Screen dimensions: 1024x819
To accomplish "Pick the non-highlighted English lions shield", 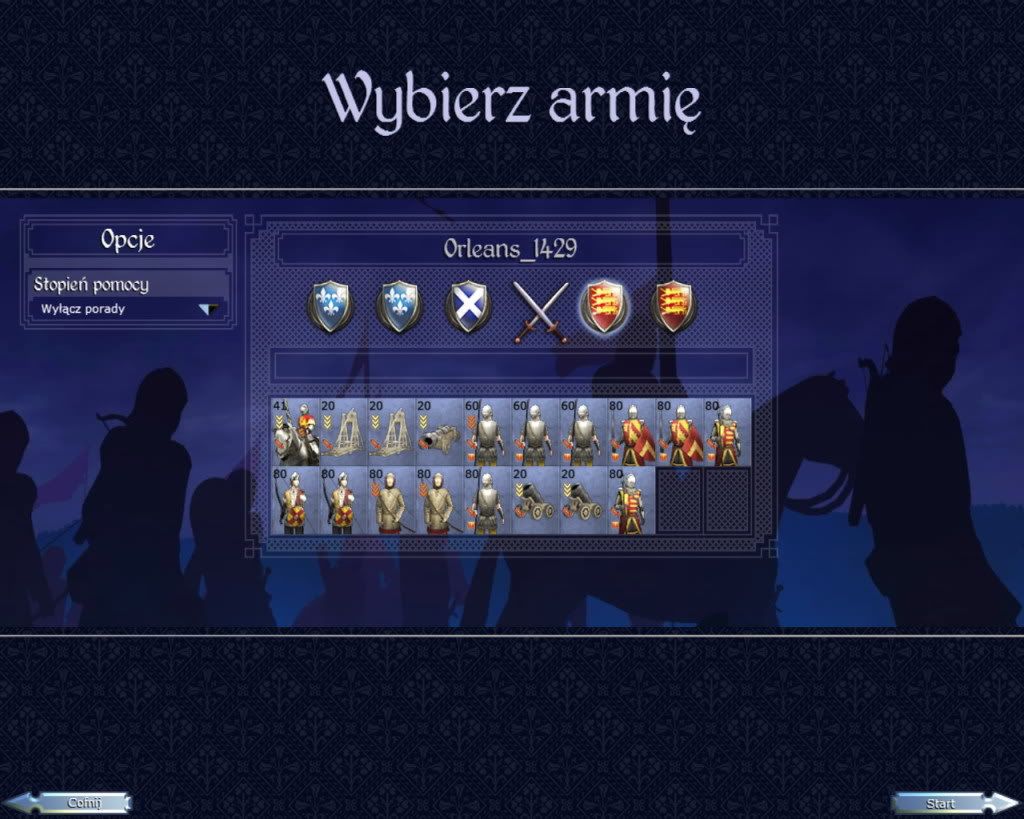I will [x=674, y=307].
